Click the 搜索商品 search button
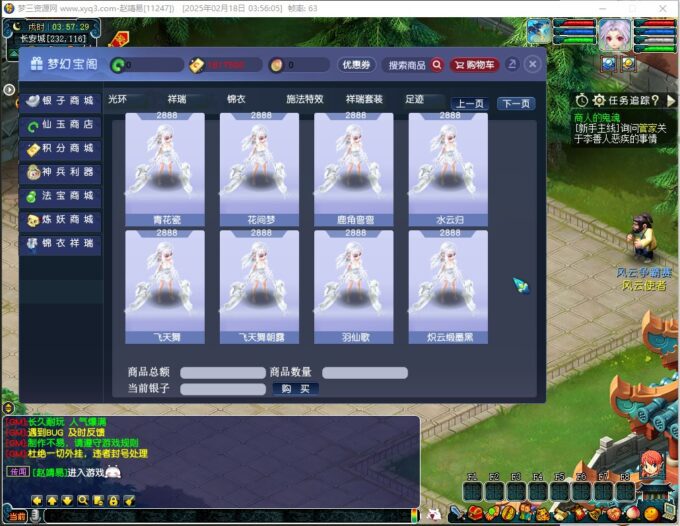This screenshot has height=526, width=680. click(x=415, y=65)
